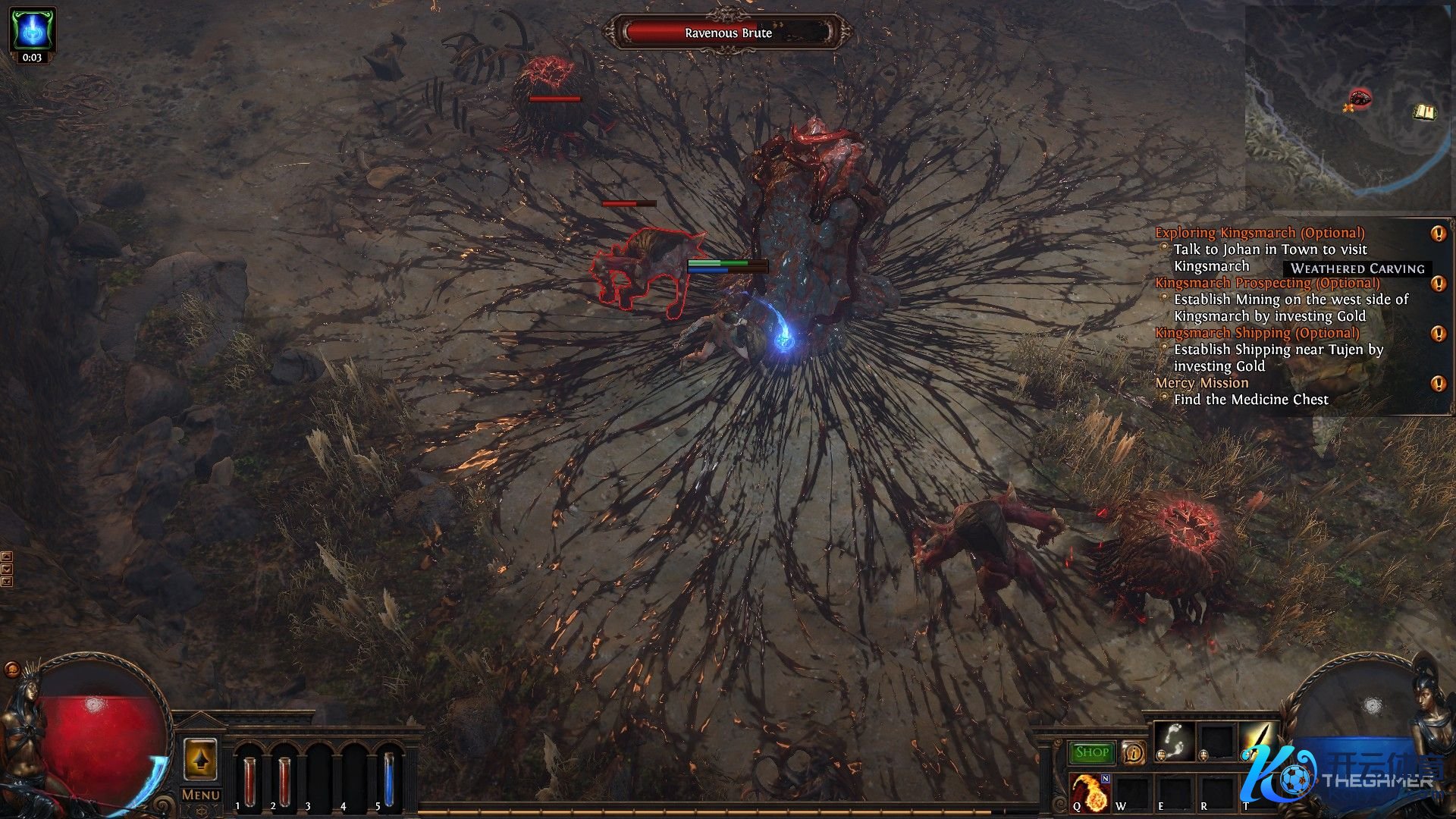
Task: Click the alert icon beside Mercy Mission
Action: [x=1438, y=384]
